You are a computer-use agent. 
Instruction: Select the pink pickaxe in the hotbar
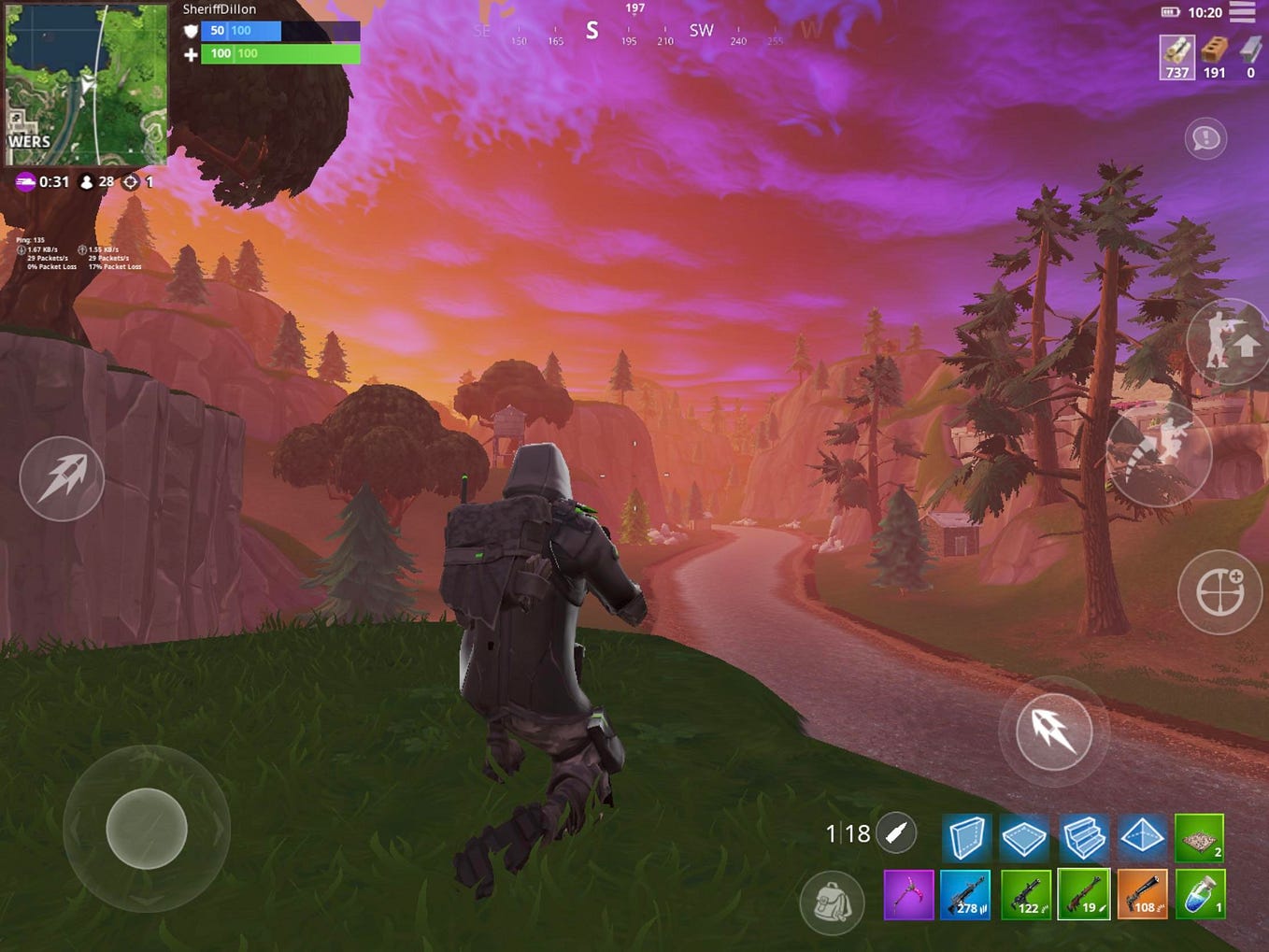[x=909, y=894]
